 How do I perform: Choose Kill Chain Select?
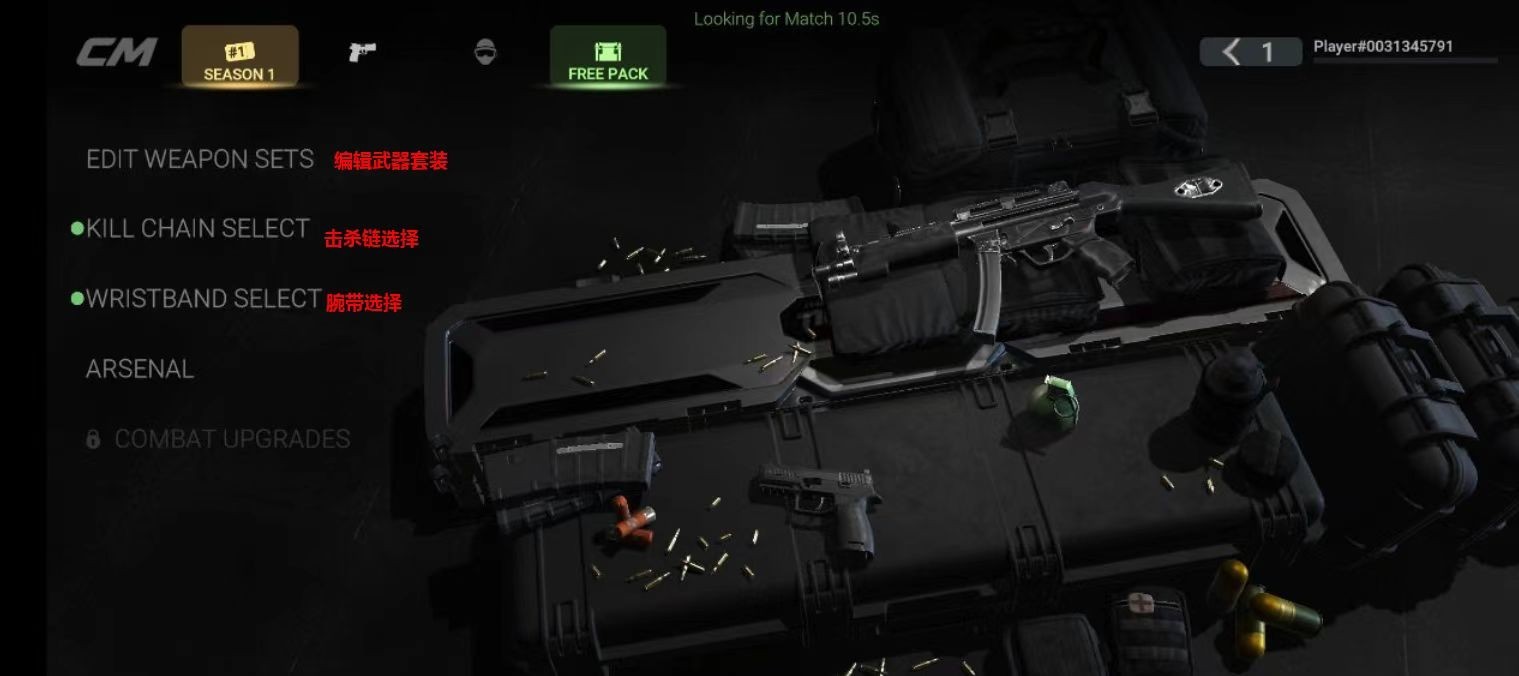click(197, 229)
